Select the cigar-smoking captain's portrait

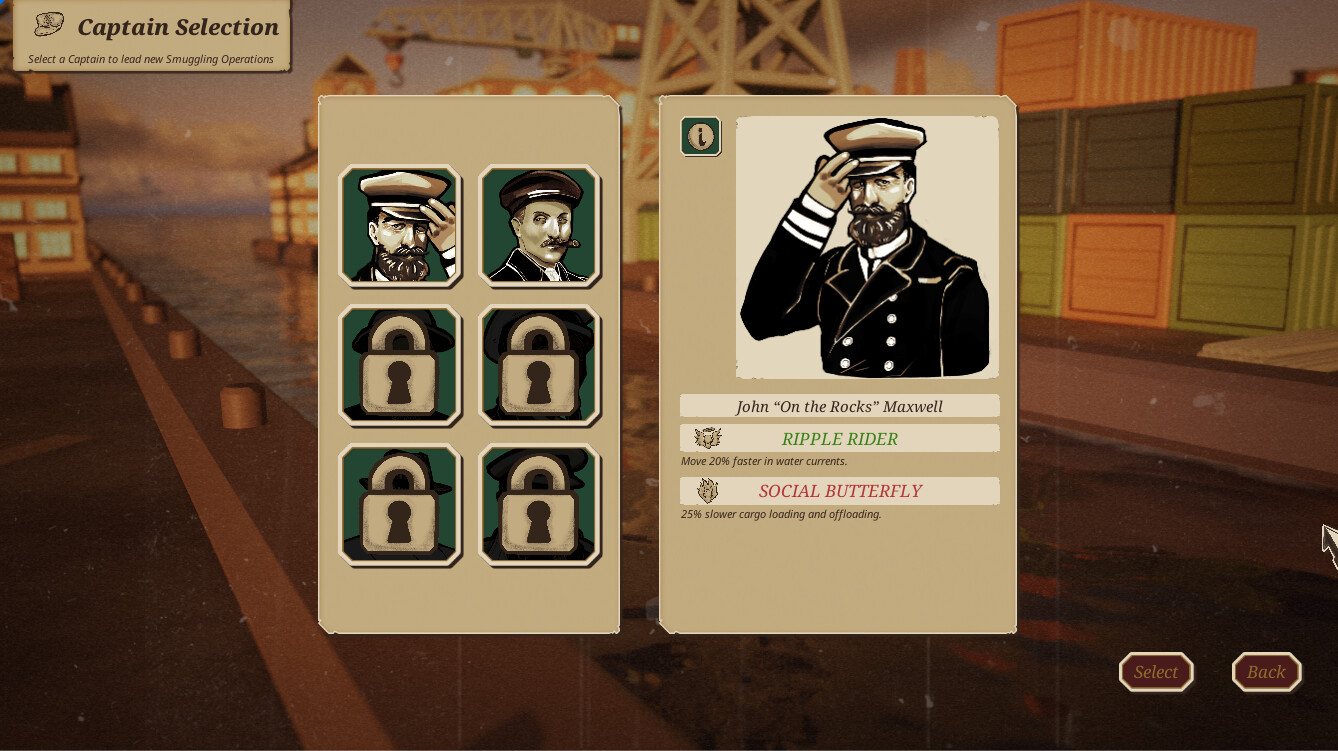539,226
